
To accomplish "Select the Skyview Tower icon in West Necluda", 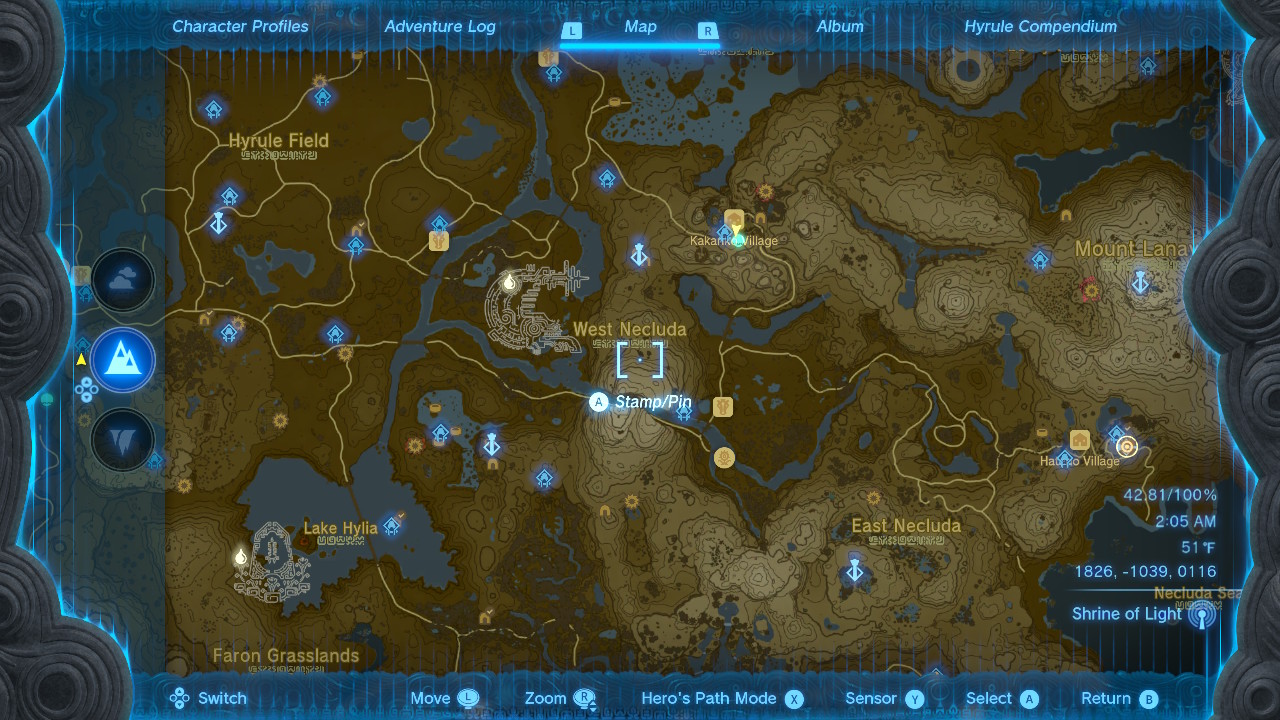I will coord(638,253).
